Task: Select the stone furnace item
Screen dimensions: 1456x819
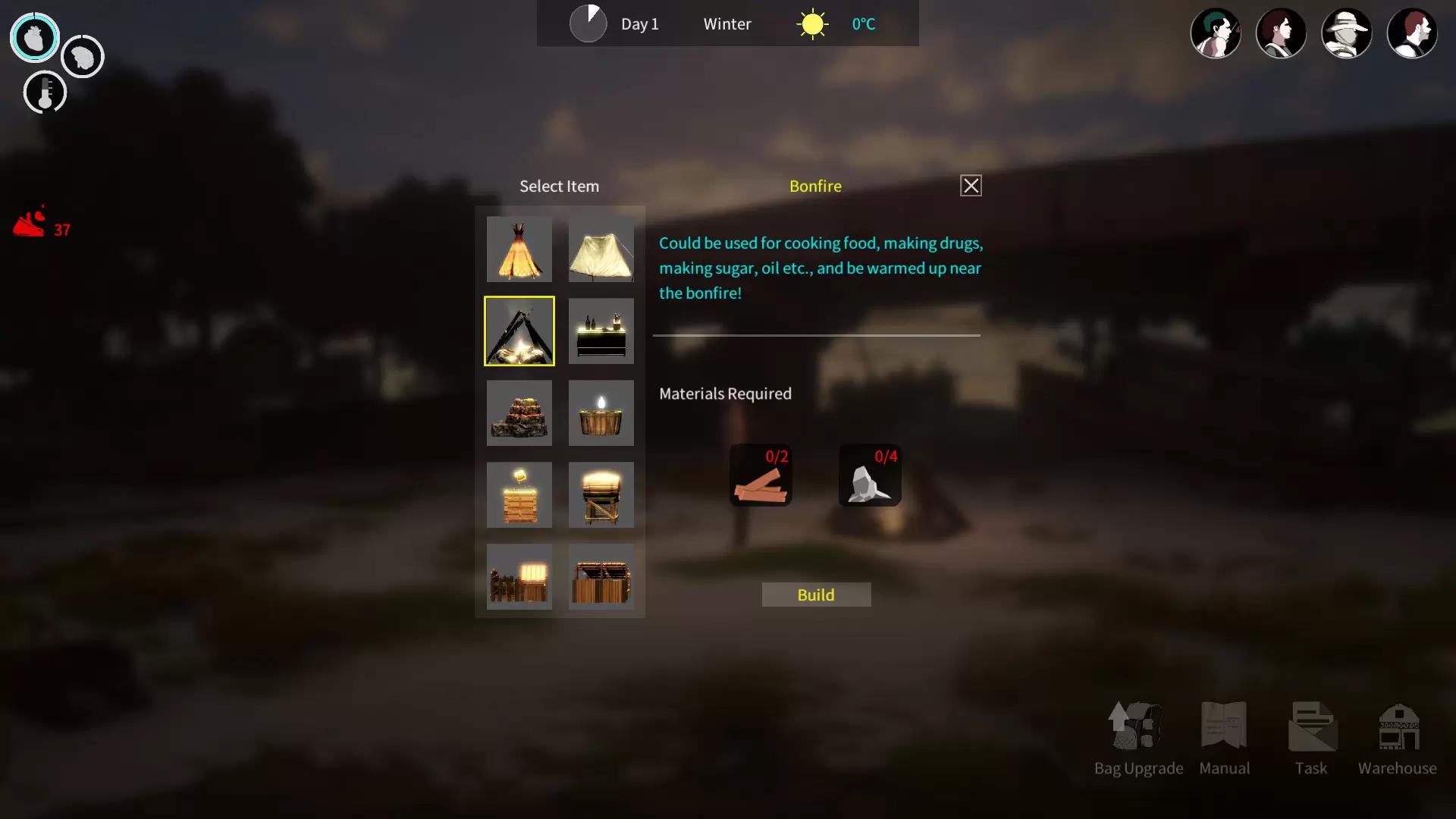Action: (x=519, y=413)
